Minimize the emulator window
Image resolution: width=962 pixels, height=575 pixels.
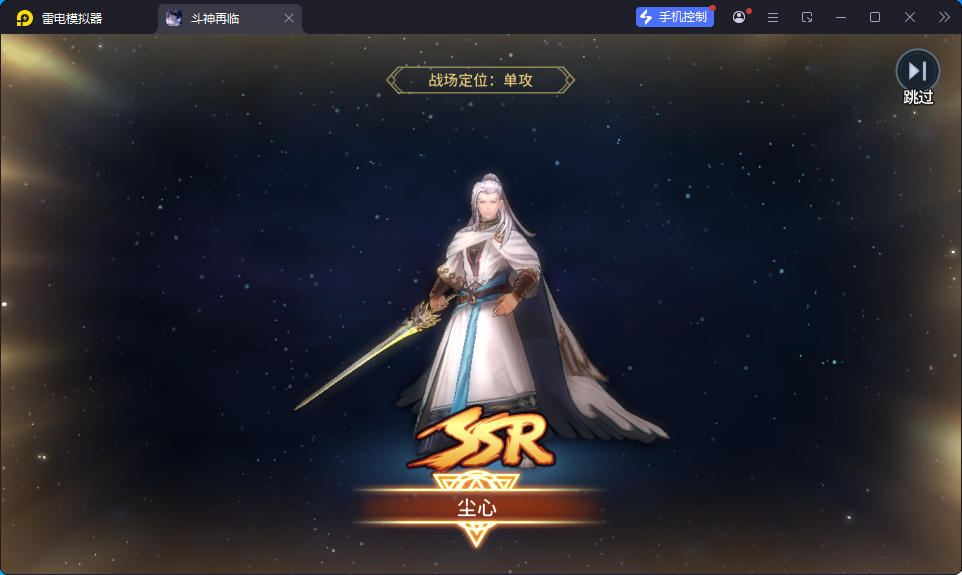pyautogui.click(x=840, y=17)
